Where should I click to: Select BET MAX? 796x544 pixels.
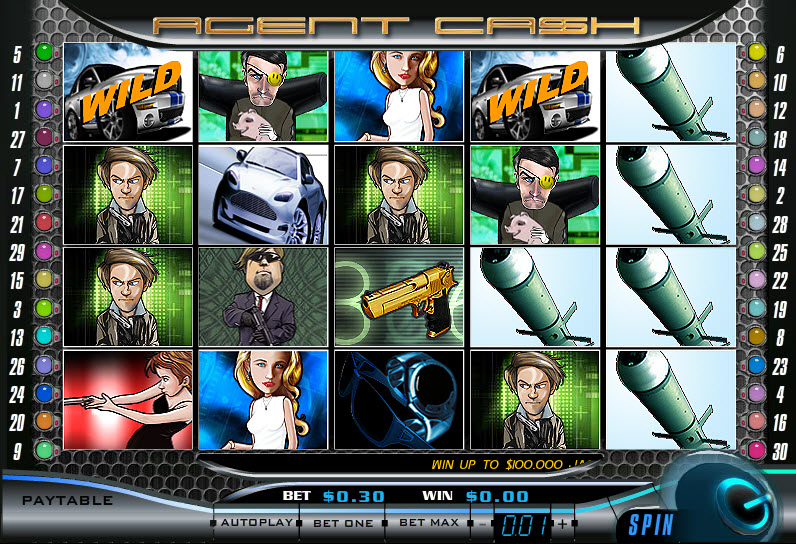click(428, 523)
